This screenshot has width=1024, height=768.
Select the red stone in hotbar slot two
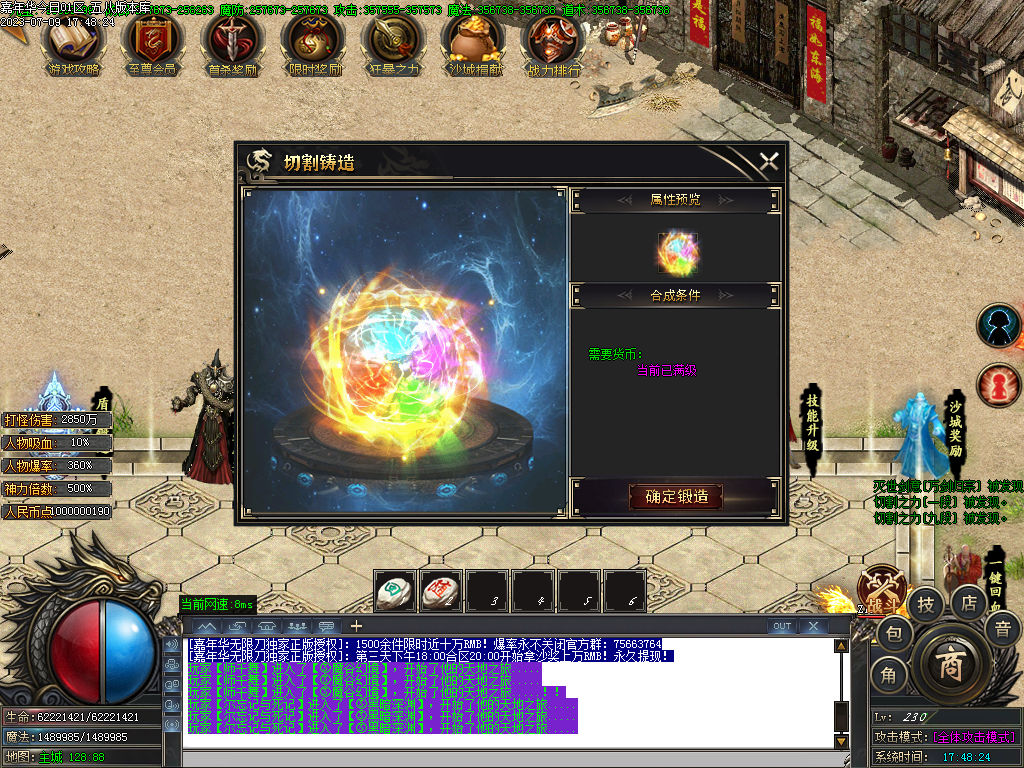(x=441, y=590)
